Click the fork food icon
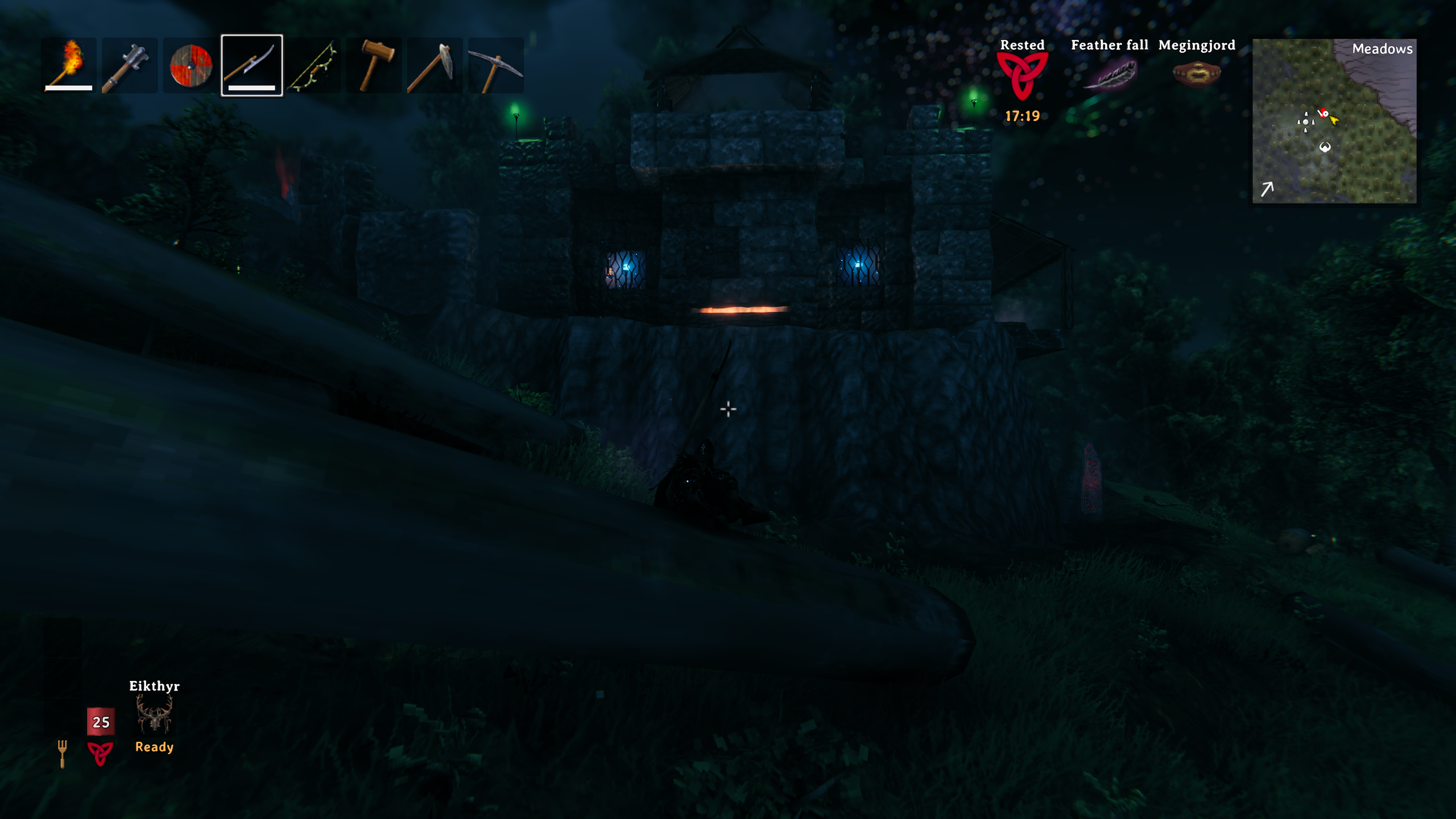Viewport: 1456px width, 819px height. pos(63,753)
